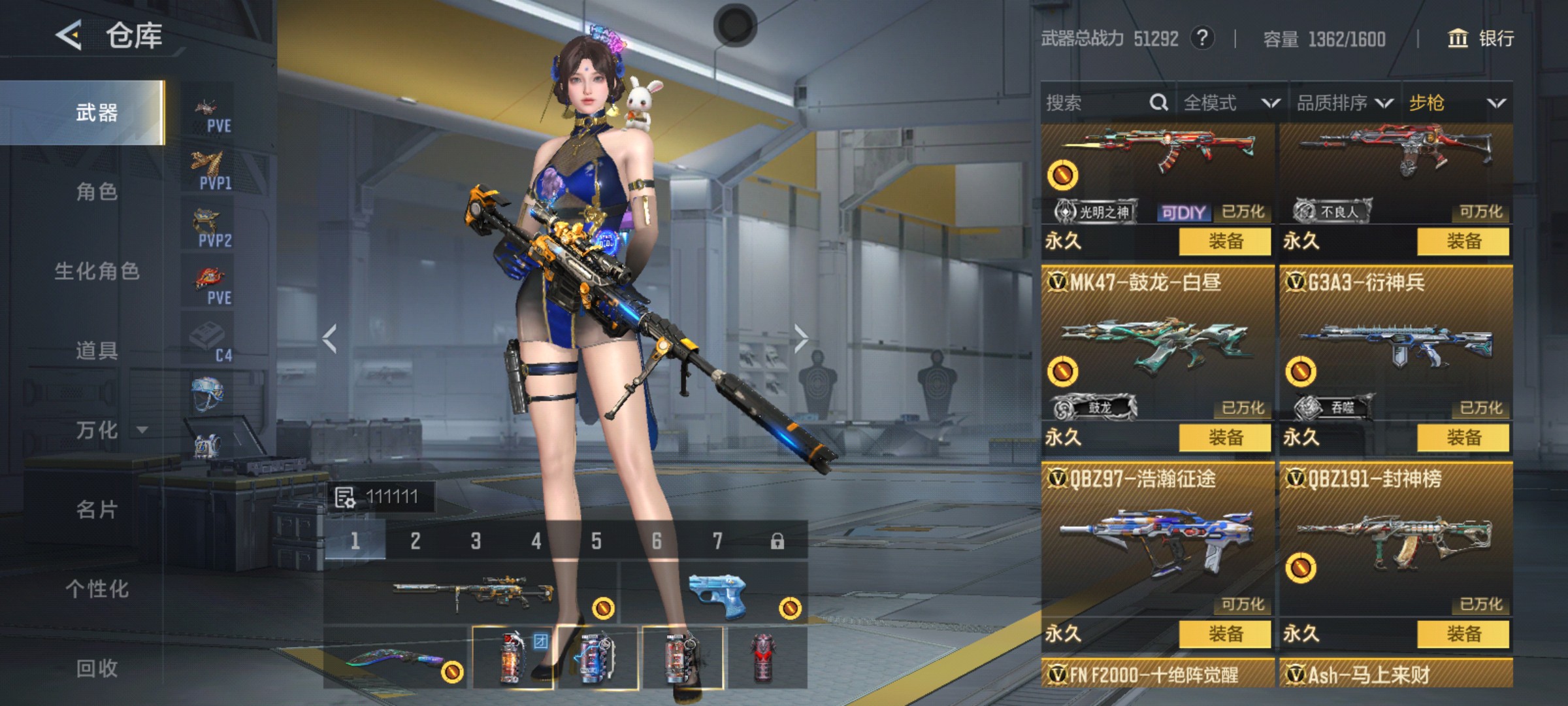Screen dimensions: 1568x706
Task: Open the 角色 category
Action: (x=97, y=192)
